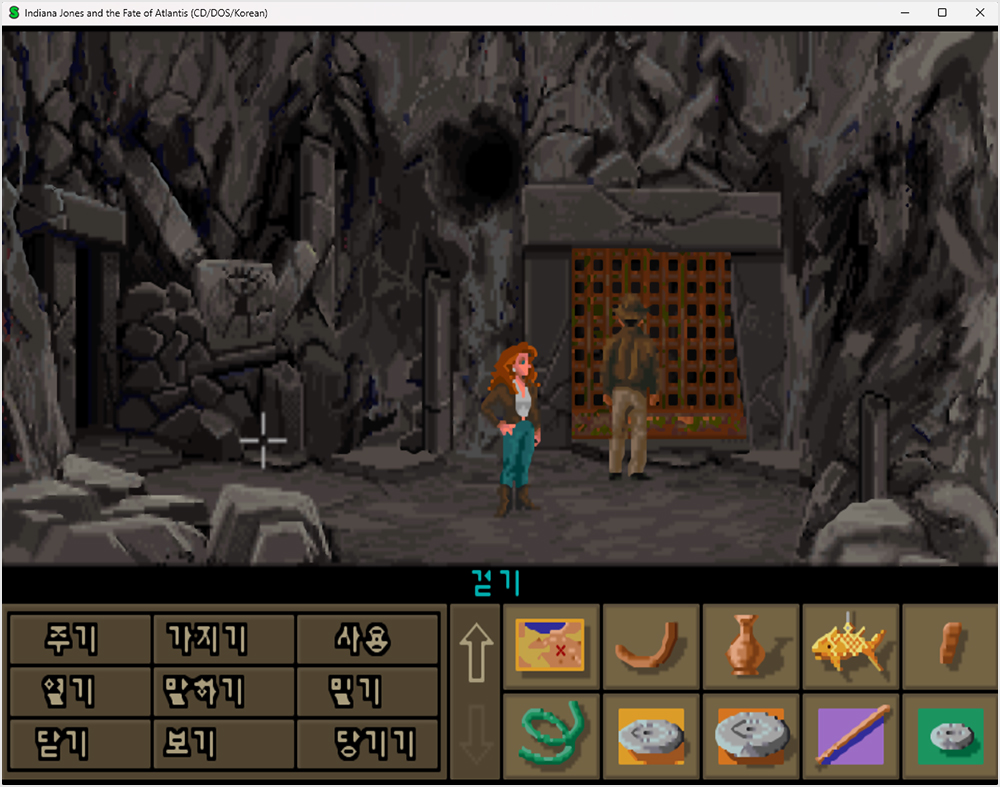The width and height of the screenshot is (1000, 787).
Task: Pick the curved brown rib item
Action: click(650, 645)
